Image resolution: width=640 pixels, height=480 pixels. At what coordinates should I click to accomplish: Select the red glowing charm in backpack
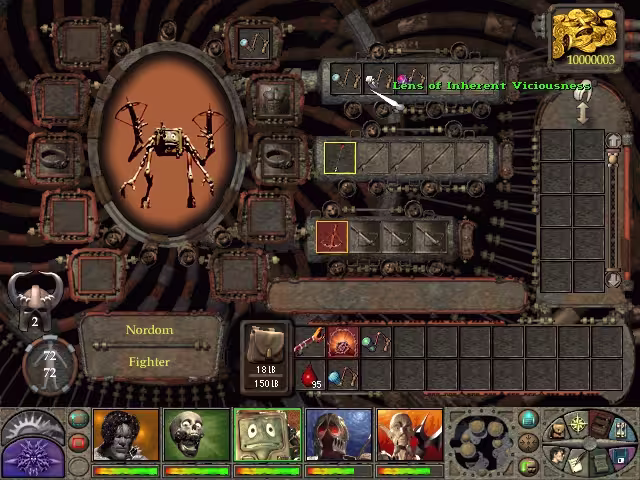[343, 343]
